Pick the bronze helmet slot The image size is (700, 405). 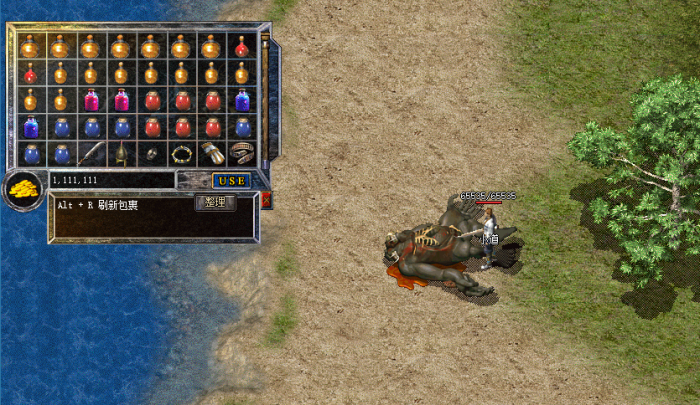121,154
